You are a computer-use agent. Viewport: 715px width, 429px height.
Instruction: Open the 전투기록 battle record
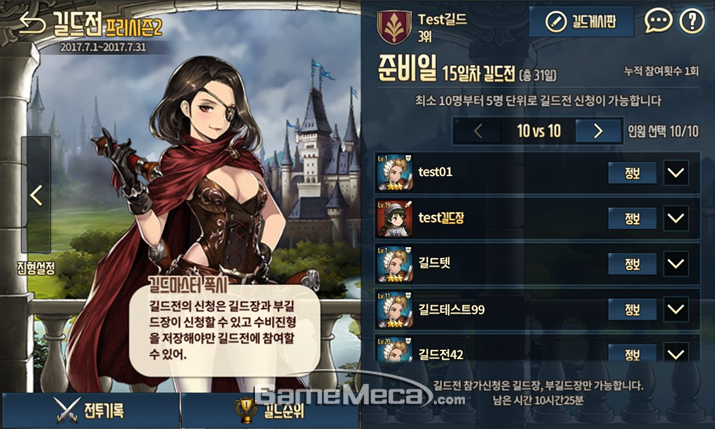tap(90, 410)
